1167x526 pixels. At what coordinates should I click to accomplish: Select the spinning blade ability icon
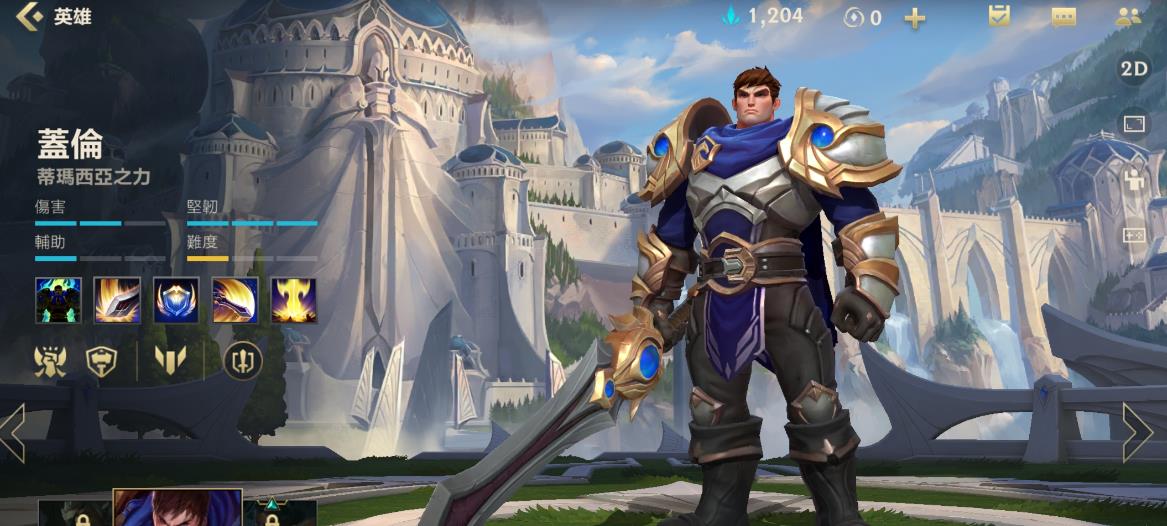click(x=235, y=300)
